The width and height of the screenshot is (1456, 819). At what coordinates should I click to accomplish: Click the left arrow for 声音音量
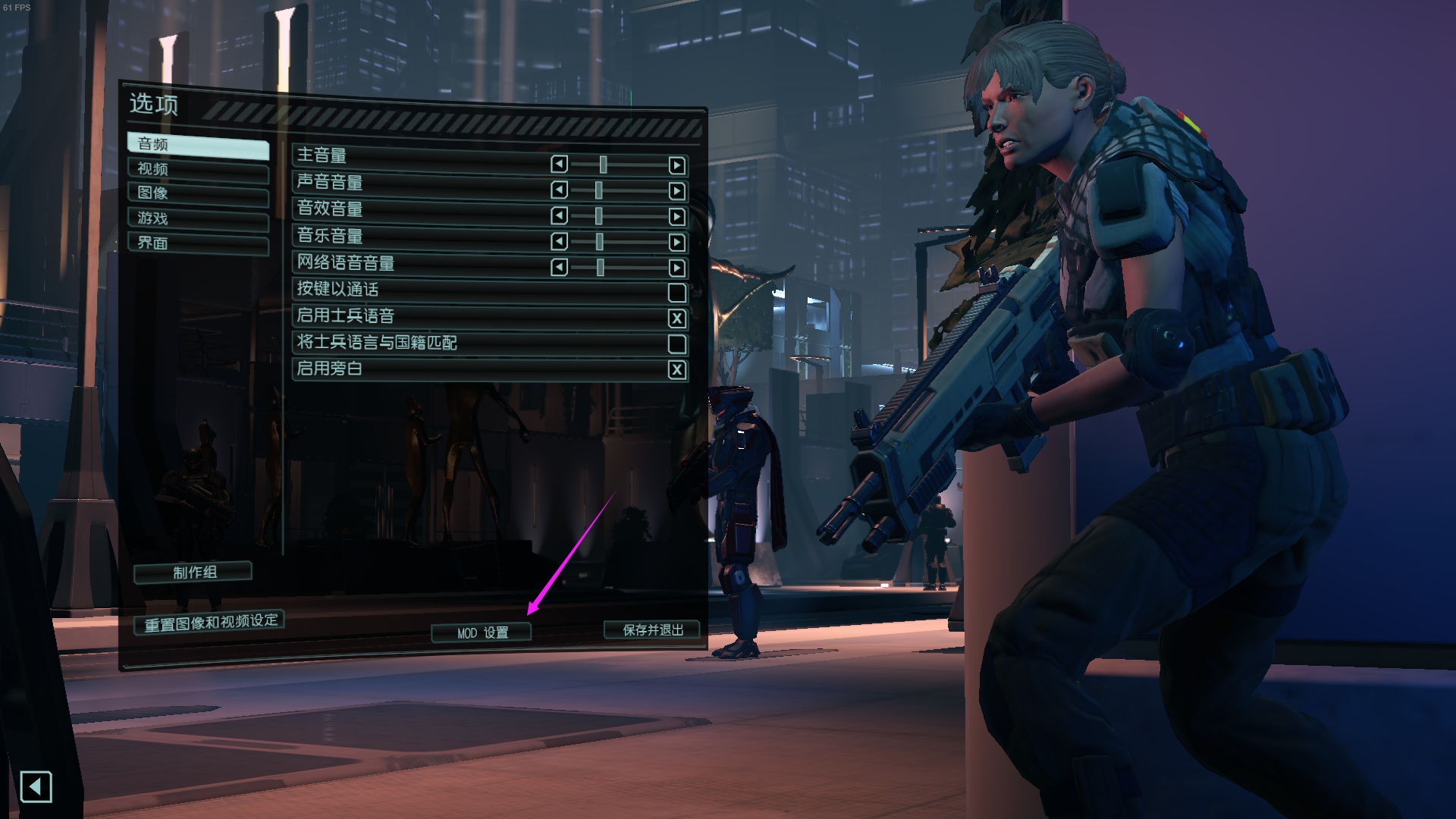pyautogui.click(x=559, y=189)
